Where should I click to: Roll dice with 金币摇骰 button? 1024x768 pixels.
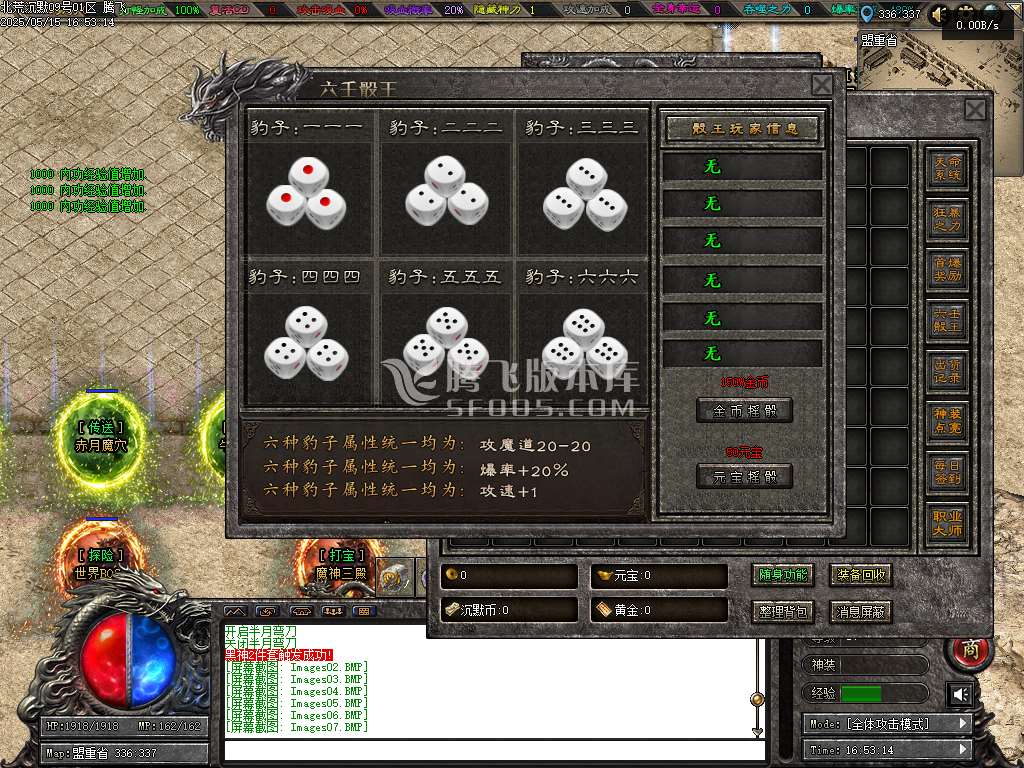click(744, 410)
